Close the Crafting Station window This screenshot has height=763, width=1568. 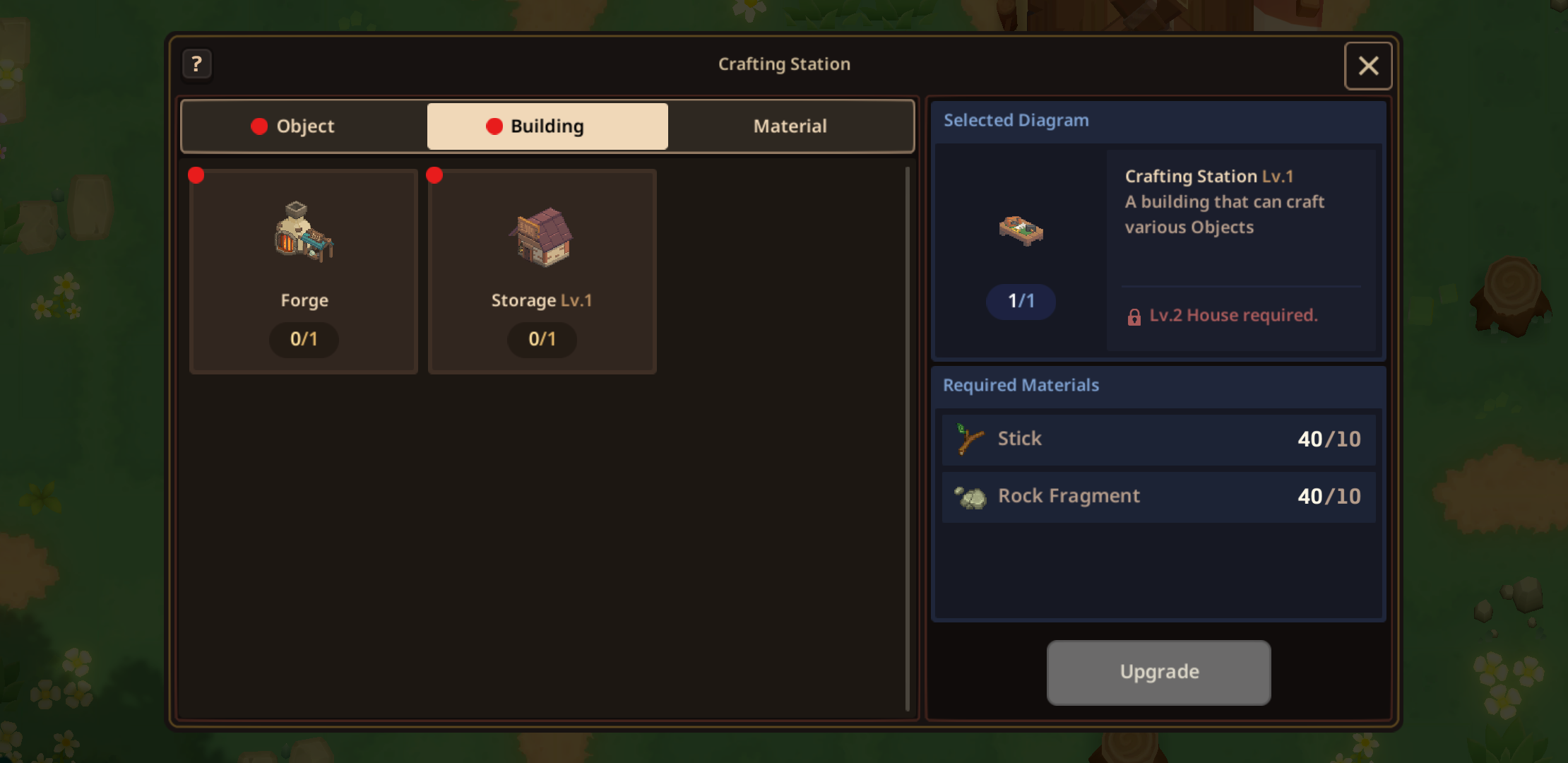1368,66
